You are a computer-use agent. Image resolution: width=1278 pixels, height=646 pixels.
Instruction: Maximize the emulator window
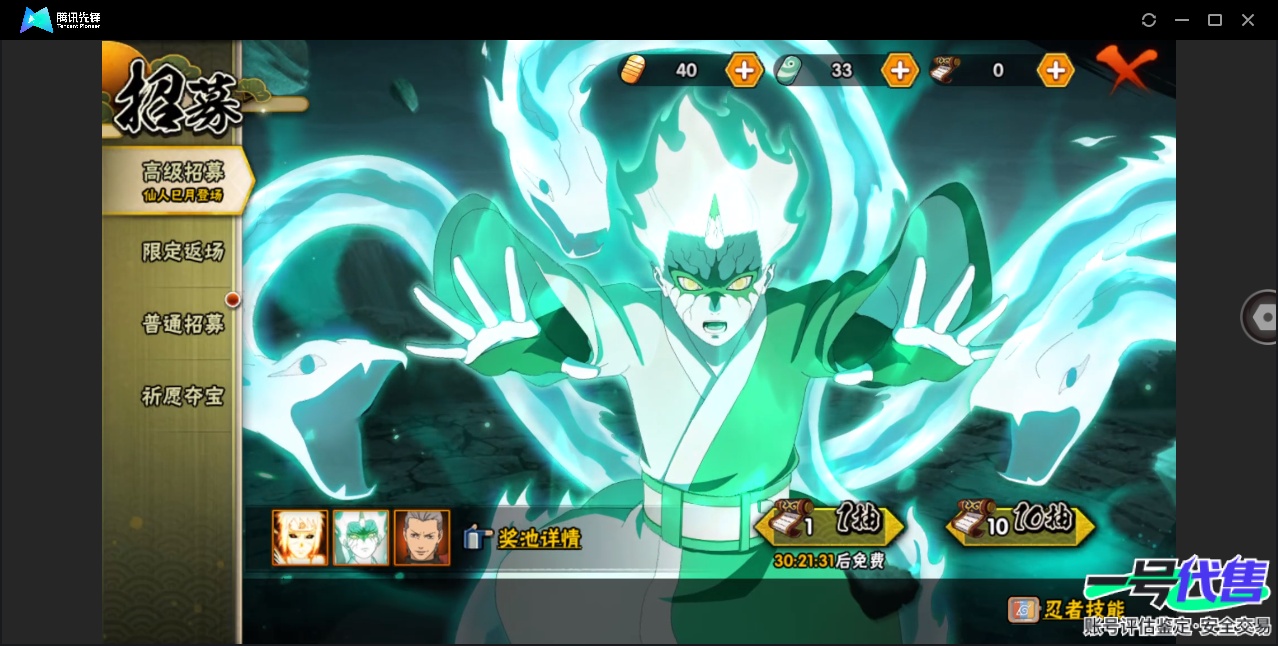[x=1215, y=20]
